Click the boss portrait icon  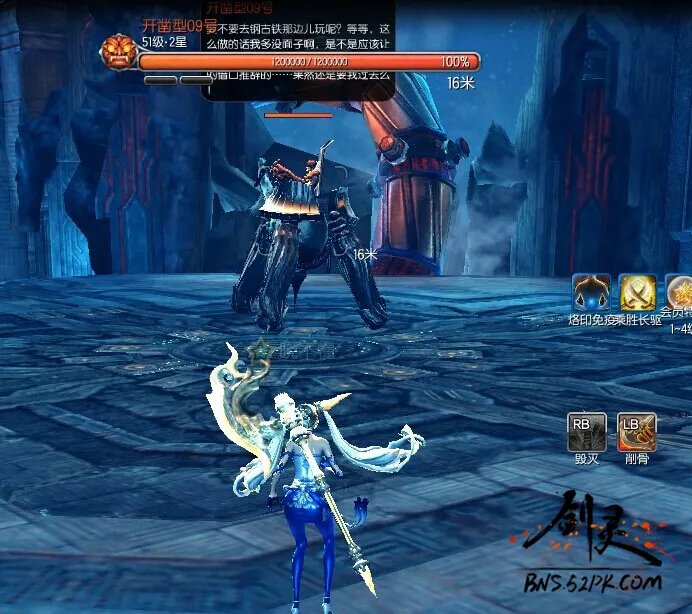tap(119, 52)
